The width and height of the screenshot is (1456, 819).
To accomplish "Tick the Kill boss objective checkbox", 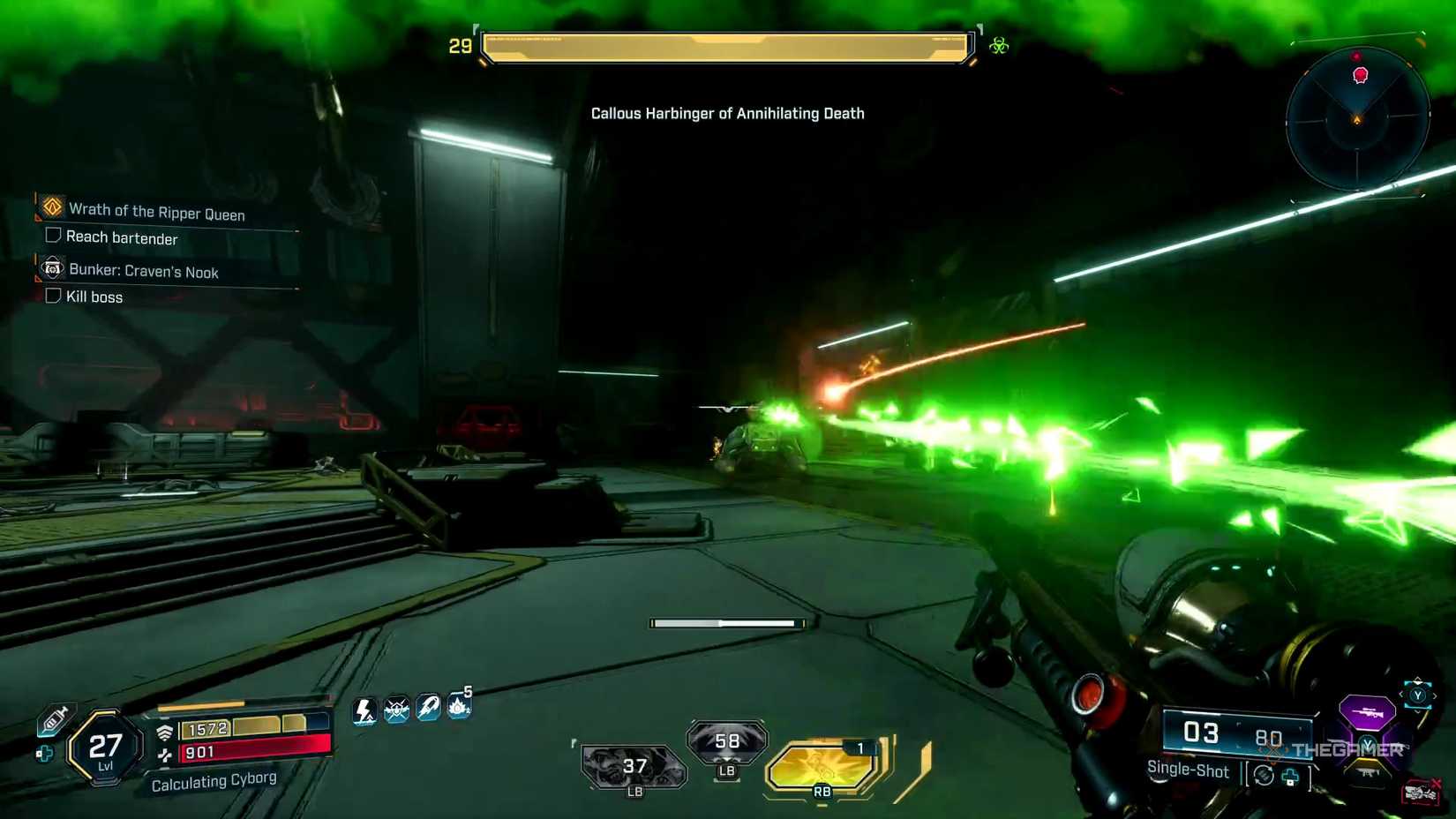I will [x=53, y=296].
